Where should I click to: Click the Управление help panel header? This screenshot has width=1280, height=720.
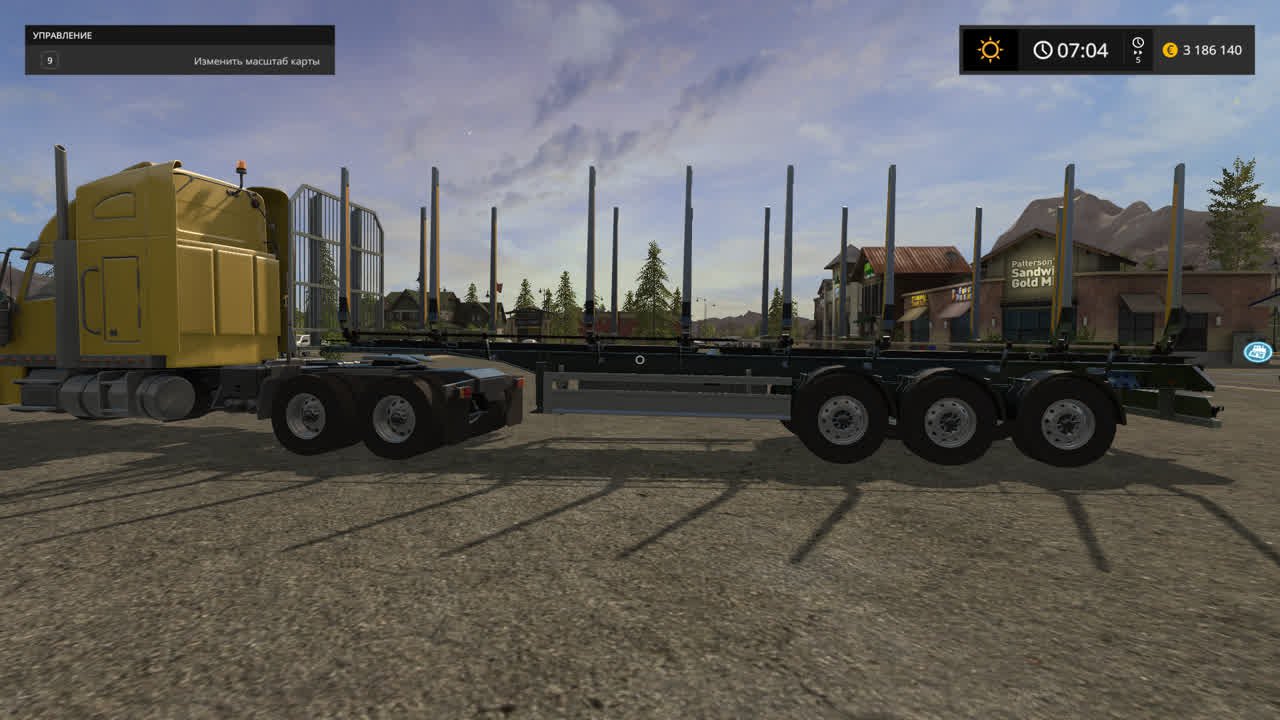[180, 35]
